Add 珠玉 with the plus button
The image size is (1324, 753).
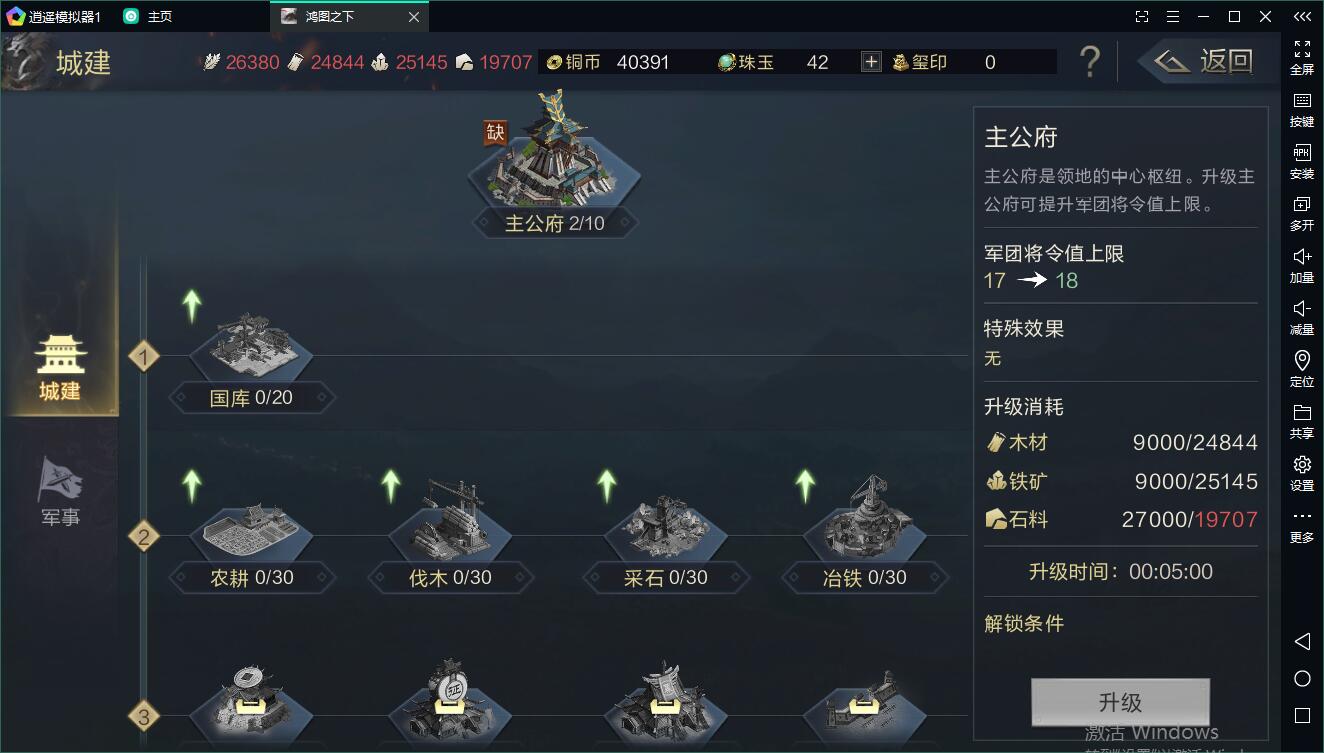tap(871, 62)
